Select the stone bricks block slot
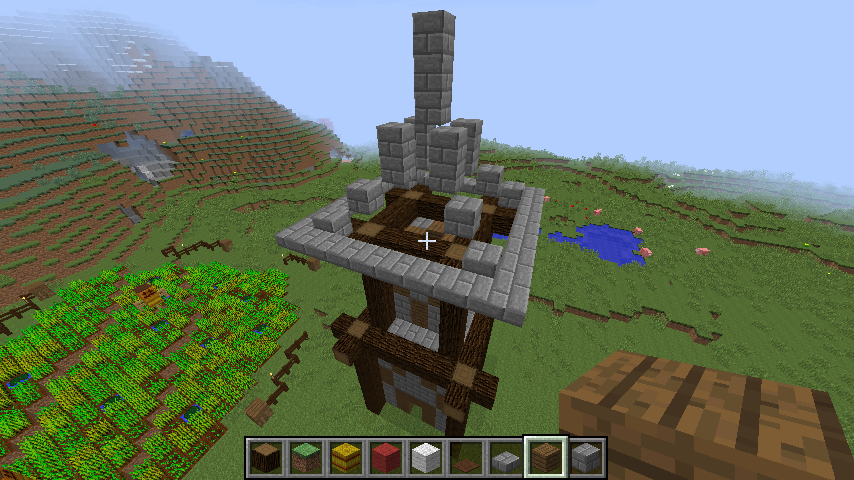Image resolution: width=854 pixels, height=480 pixels. tap(586, 458)
